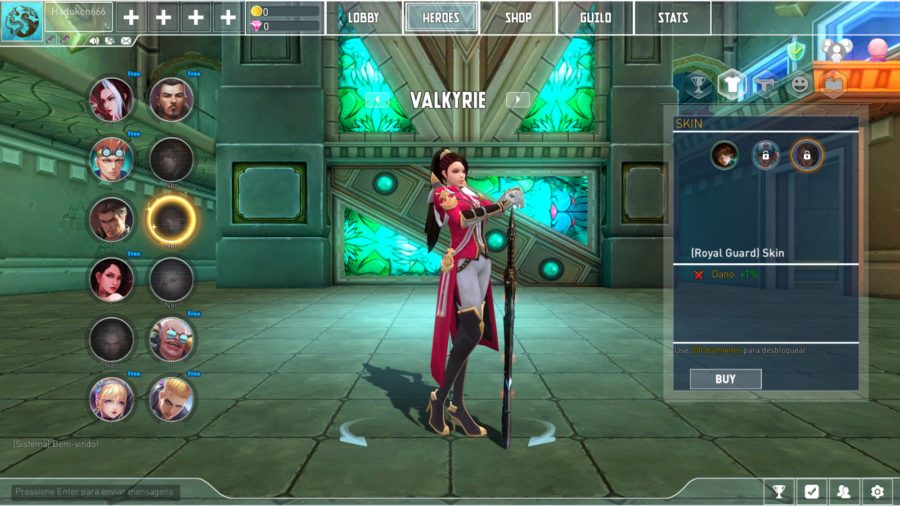
Task: Buy the Royal Guard skin
Action: [725, 379]
